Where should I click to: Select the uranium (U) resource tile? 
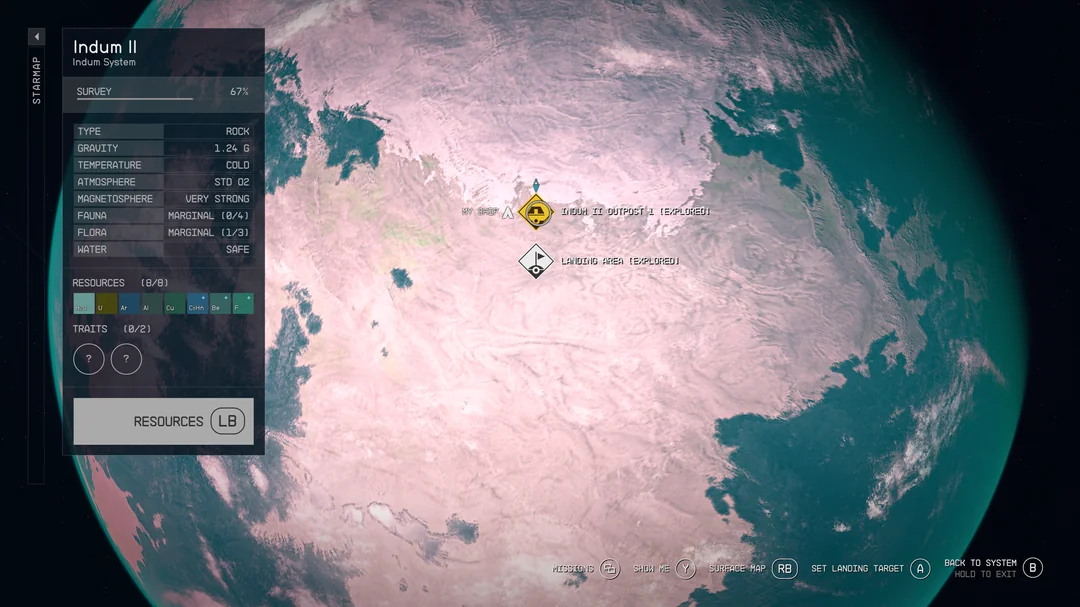point(106,303)
